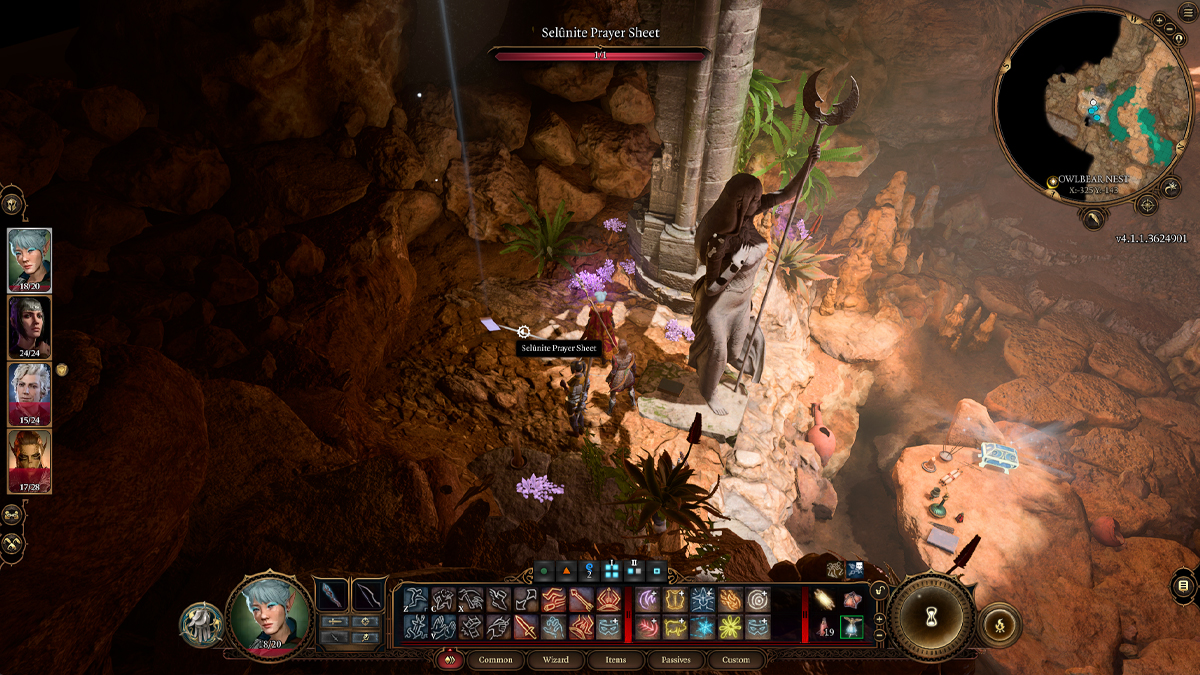Image resolution: width=1200 pixels, height=675 pixels.
Task: Select Shadowheart's party portrait
Action: coord(30,326)
